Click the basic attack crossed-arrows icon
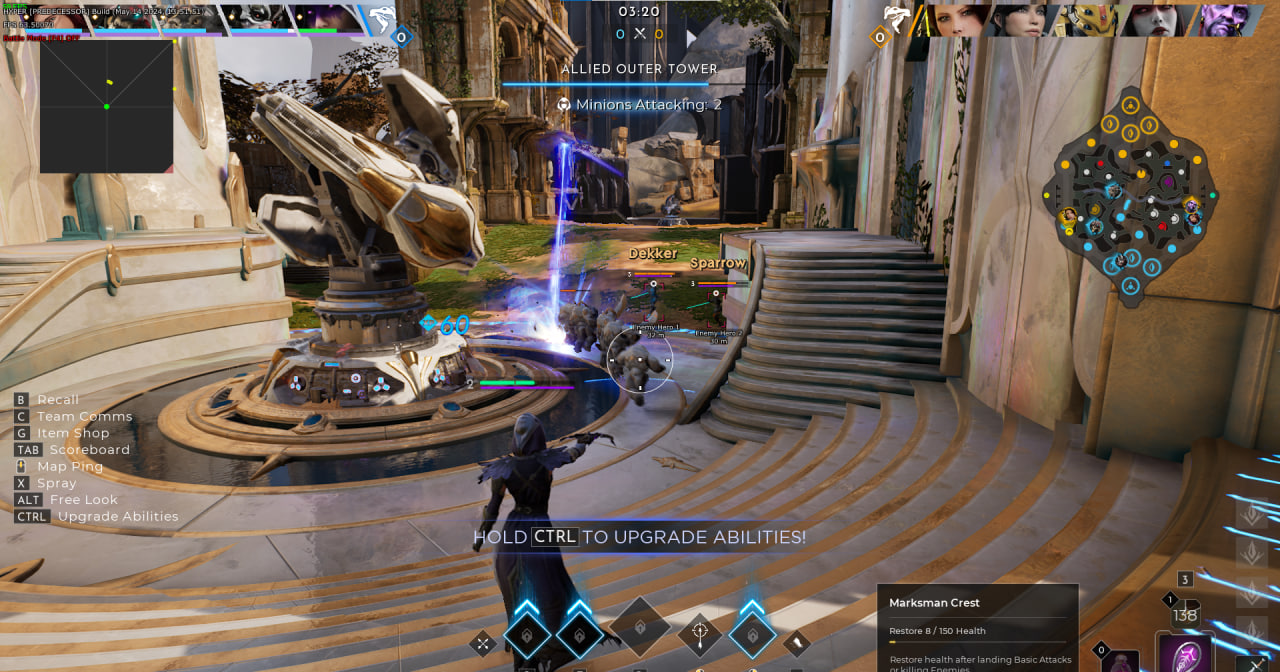The image size is (1280, 672). tap(483, 643)
